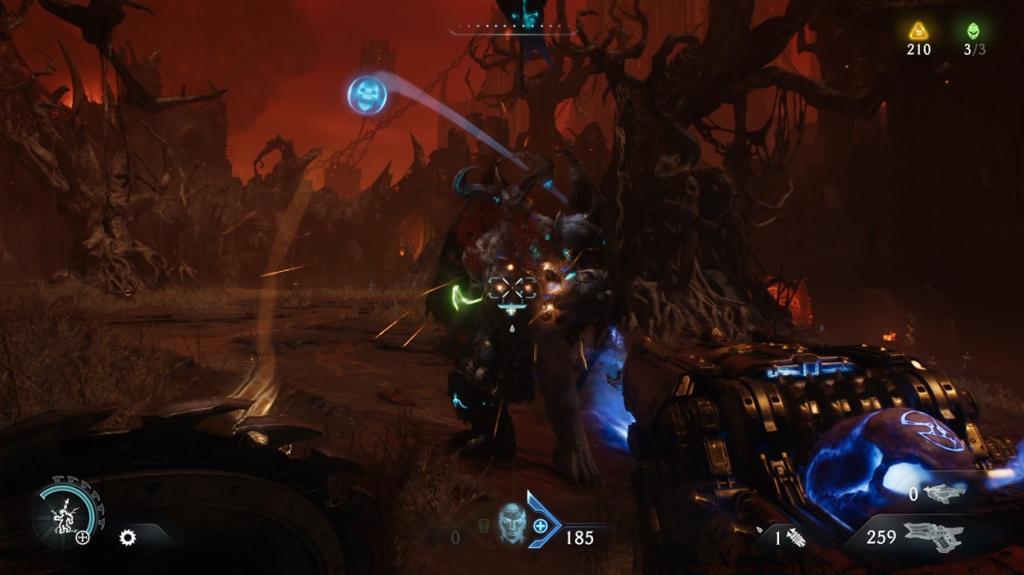The height and width of the screenshot is (575, 1024).
Task: Select the shield melee ability icon
Action: pos(62,515)
